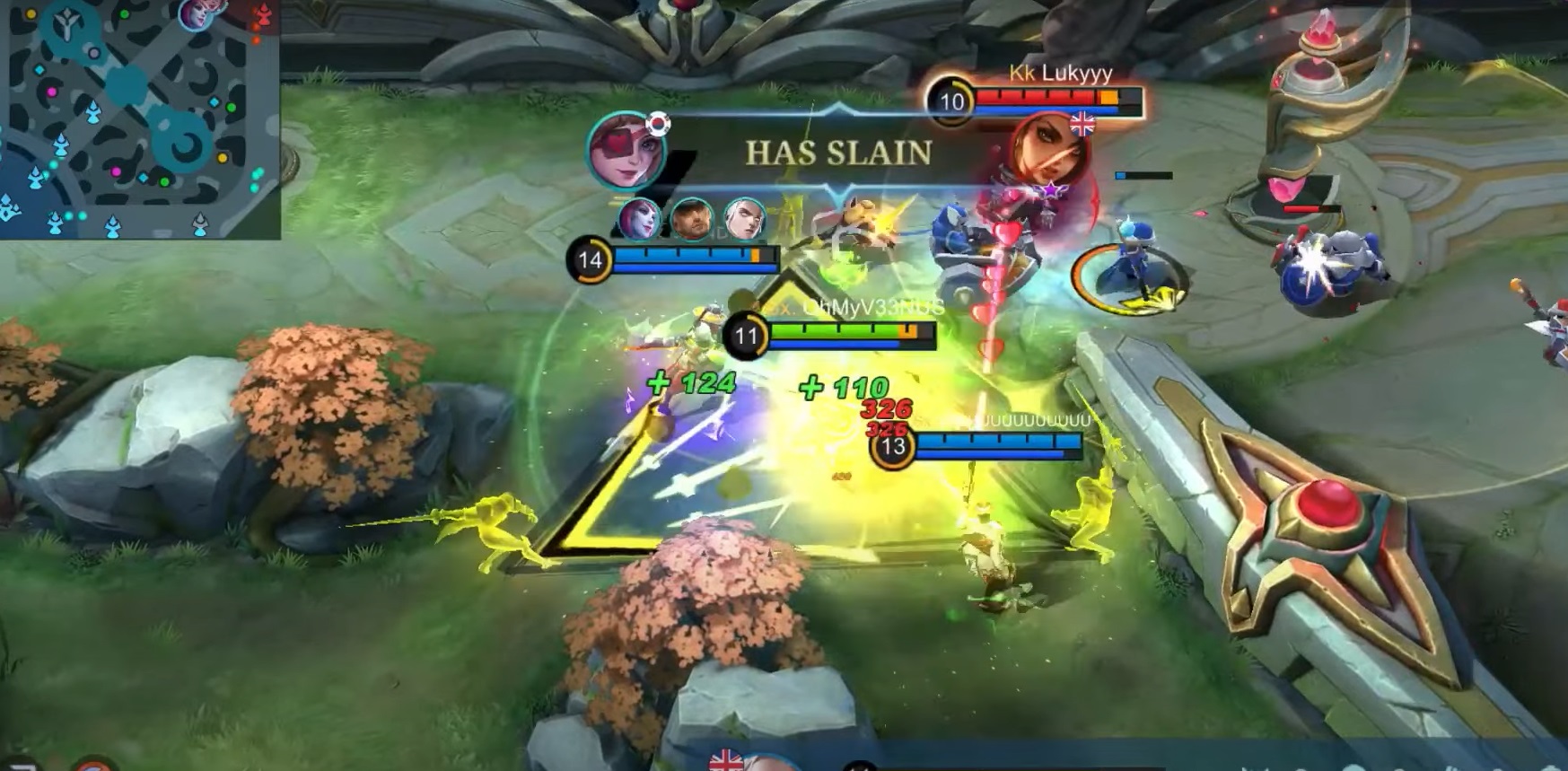Viewport: 1568px width, 771px height.
Task: Tap the UK flag beside Kk Lukyyy's portrait
Action: (1081, 124)
